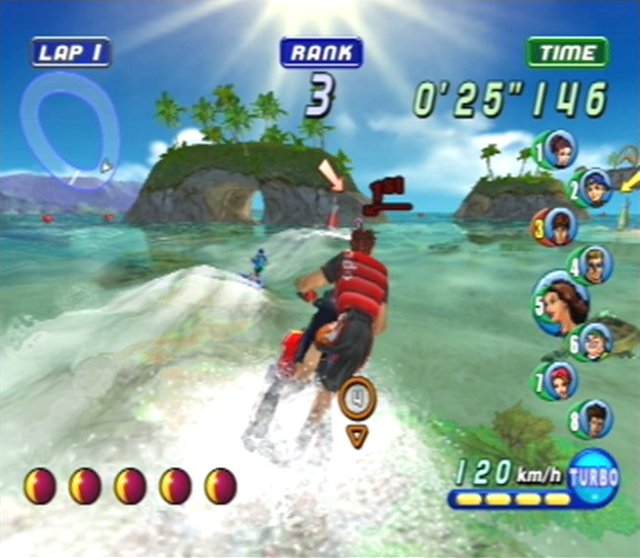Click the racer portrait ranked 7
Screen dimensions: 640x558
(x=559, y=381)
